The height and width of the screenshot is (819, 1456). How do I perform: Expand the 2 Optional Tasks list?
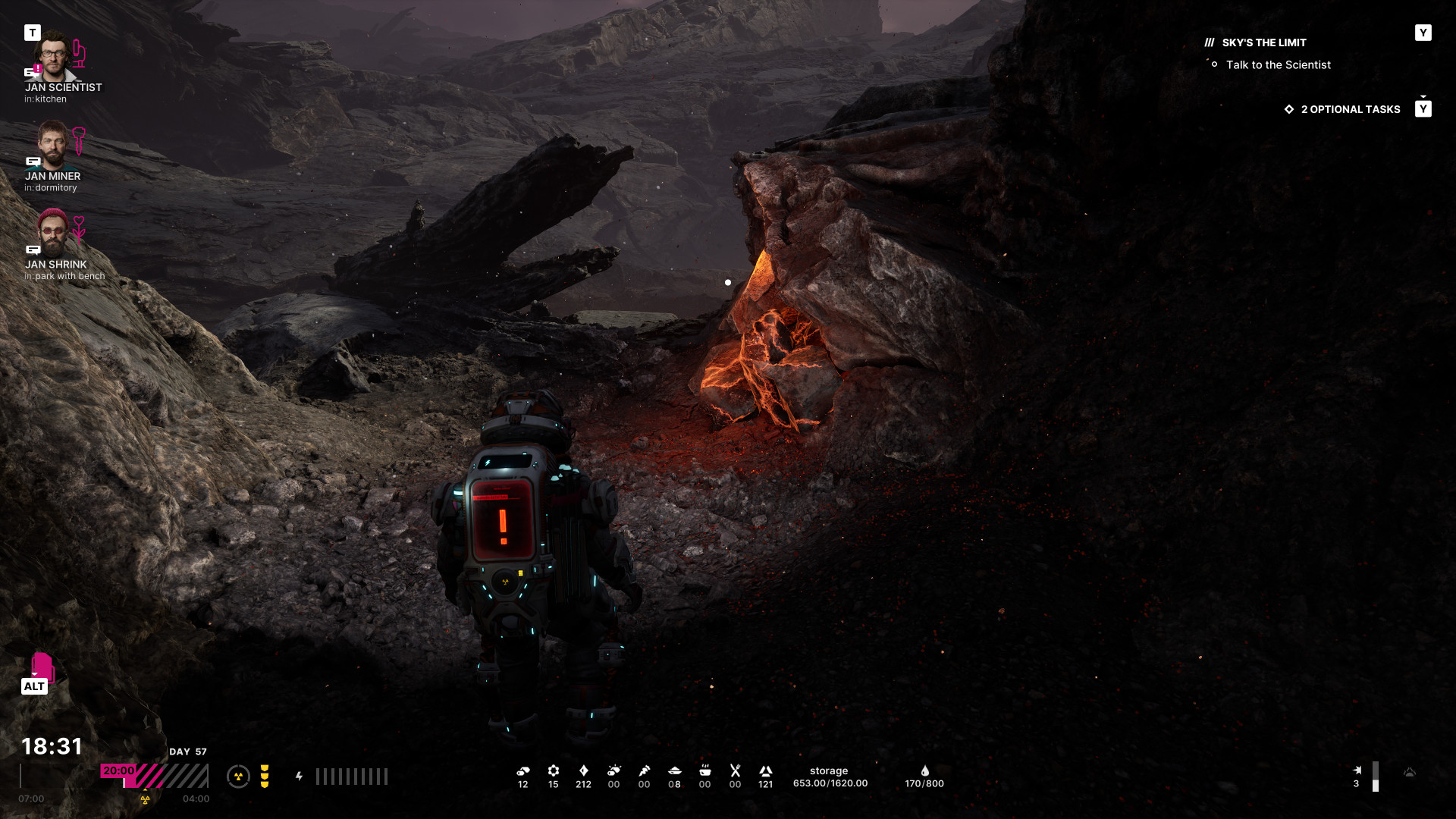pos(1350,109)
